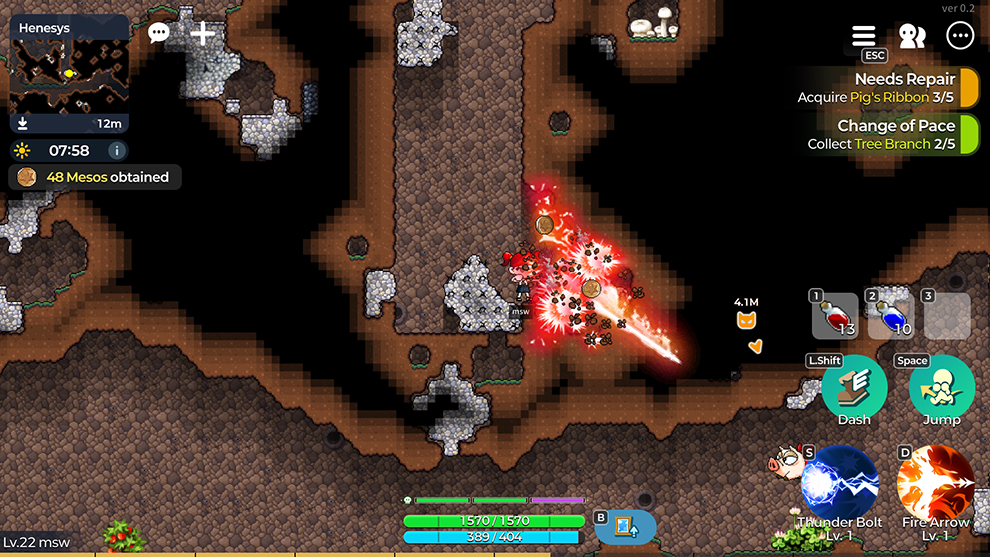The image size is (990, 557).
Task: Open the three-dots more options button
Action: click(x=960, y=36)
